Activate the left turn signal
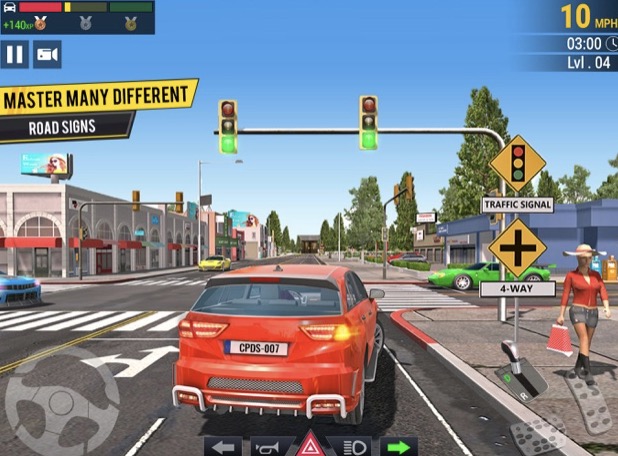 (224, 446)
